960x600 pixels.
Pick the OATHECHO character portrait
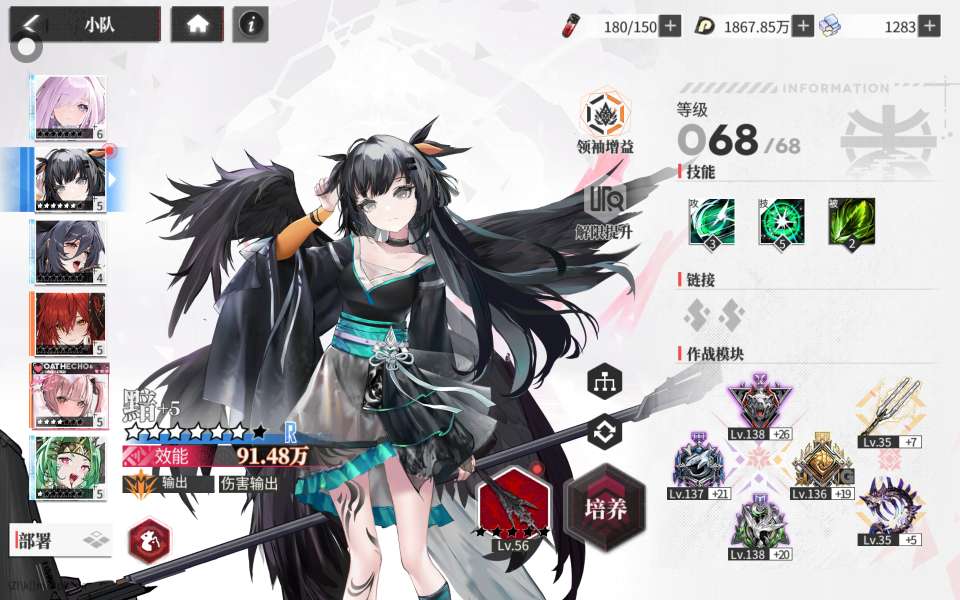click(x=70, y=396)
